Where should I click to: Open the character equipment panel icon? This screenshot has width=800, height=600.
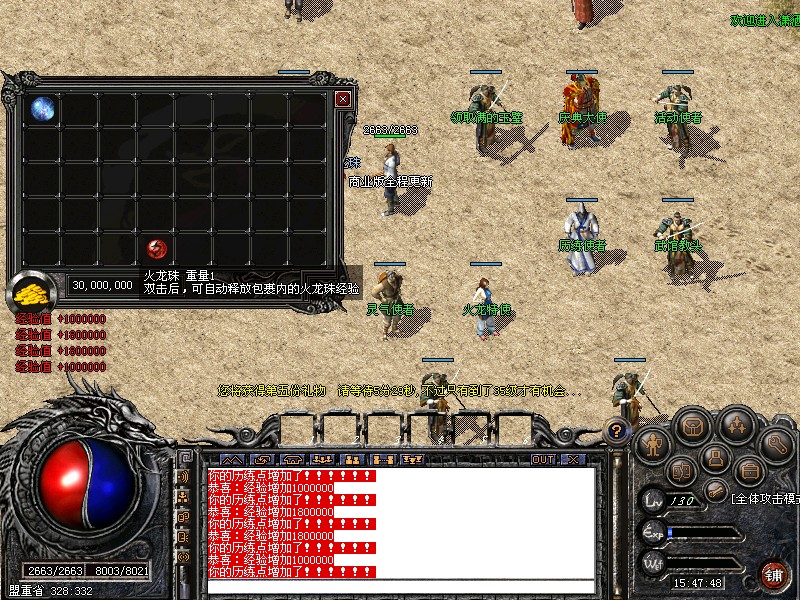pos(653,443)
